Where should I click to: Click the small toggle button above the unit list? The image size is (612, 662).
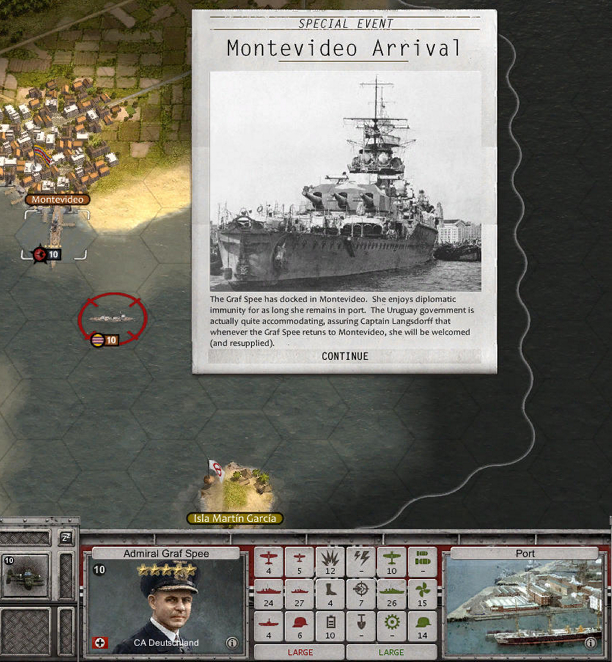click(67, 538)
